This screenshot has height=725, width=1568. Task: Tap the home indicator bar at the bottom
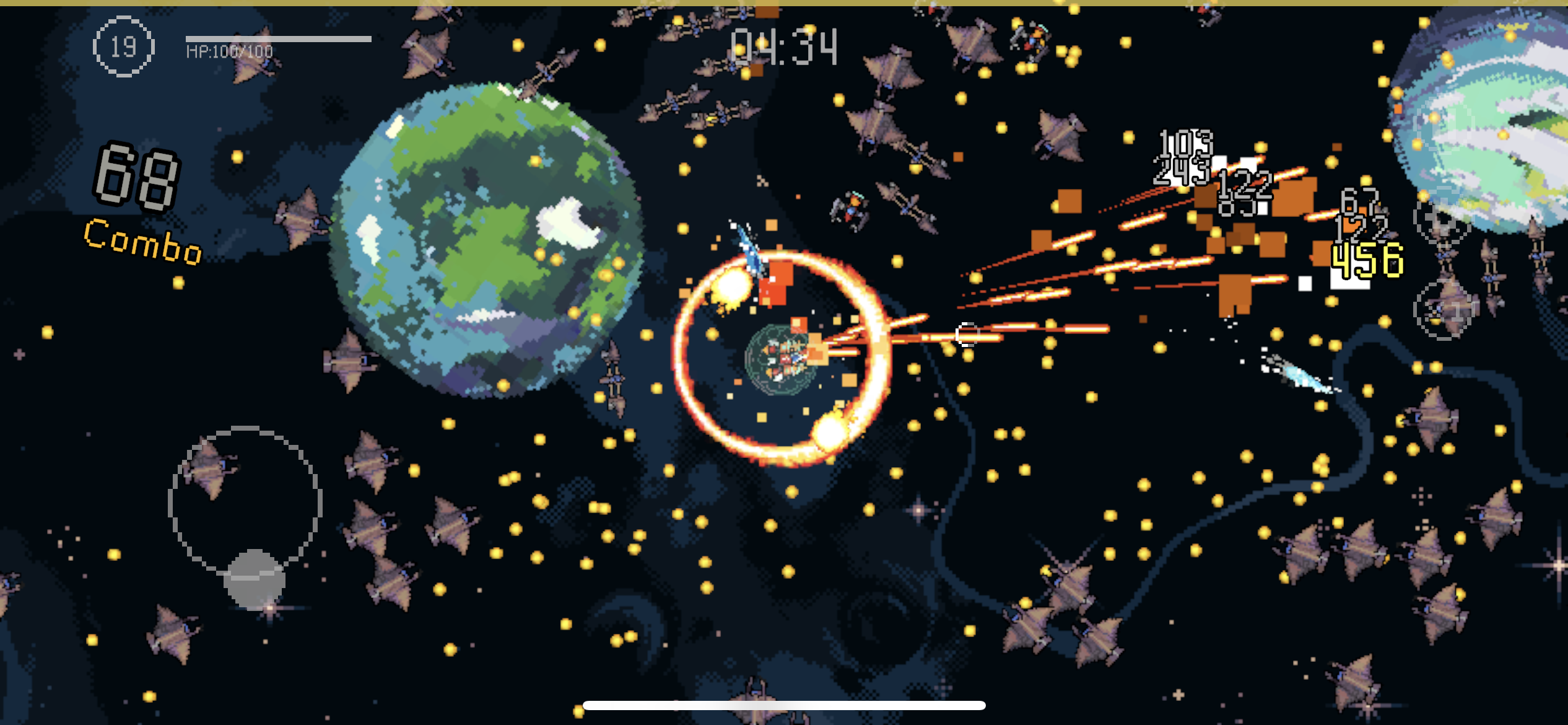(x=784, y=703)
